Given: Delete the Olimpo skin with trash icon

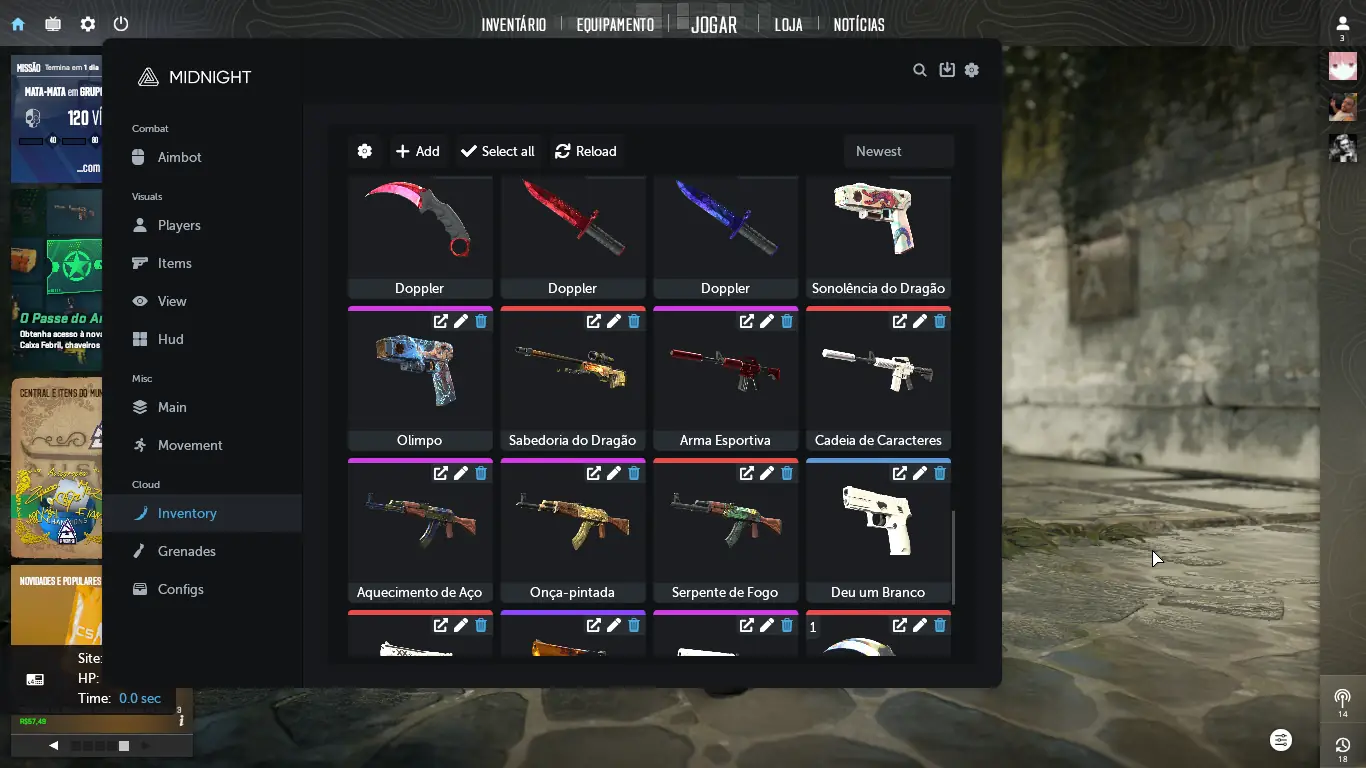Looking at the screenshot, I should point(481,321).
